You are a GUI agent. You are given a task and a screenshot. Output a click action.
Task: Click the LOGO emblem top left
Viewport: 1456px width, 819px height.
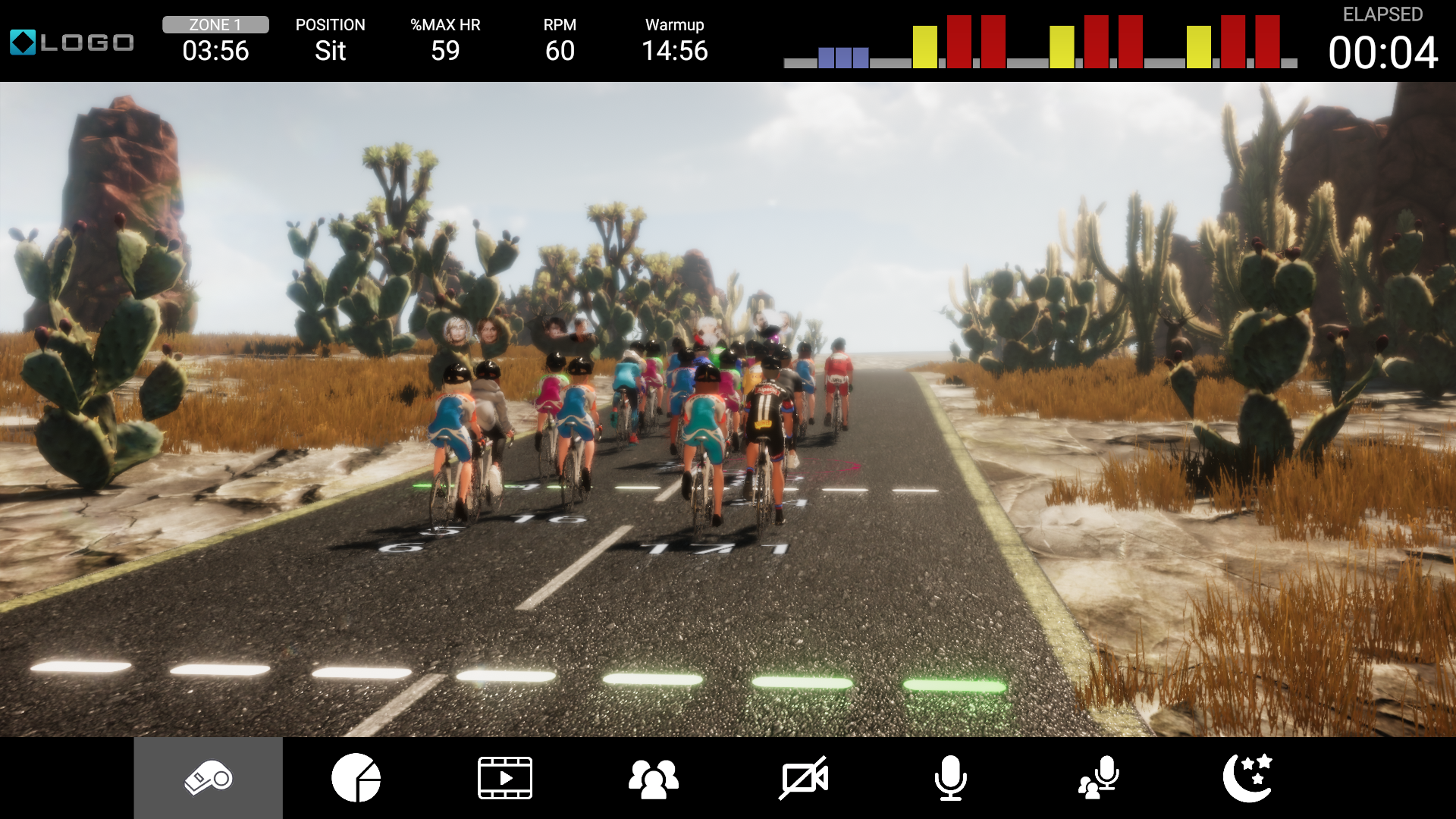(x=71, y=42)
